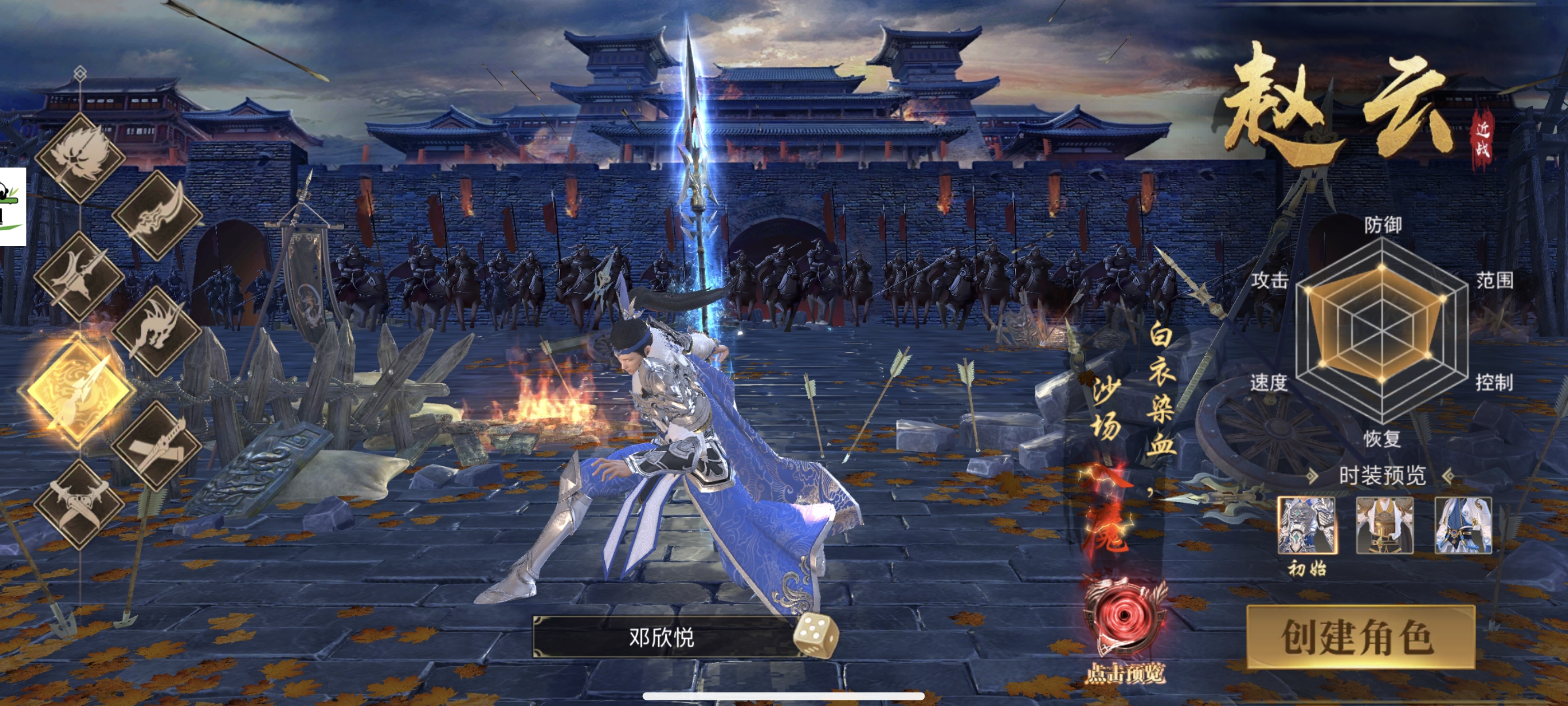Screen dimensions: 1568x706
Task: Choose the short sword and scroll class icon
Action: click(x=157, y=446)
